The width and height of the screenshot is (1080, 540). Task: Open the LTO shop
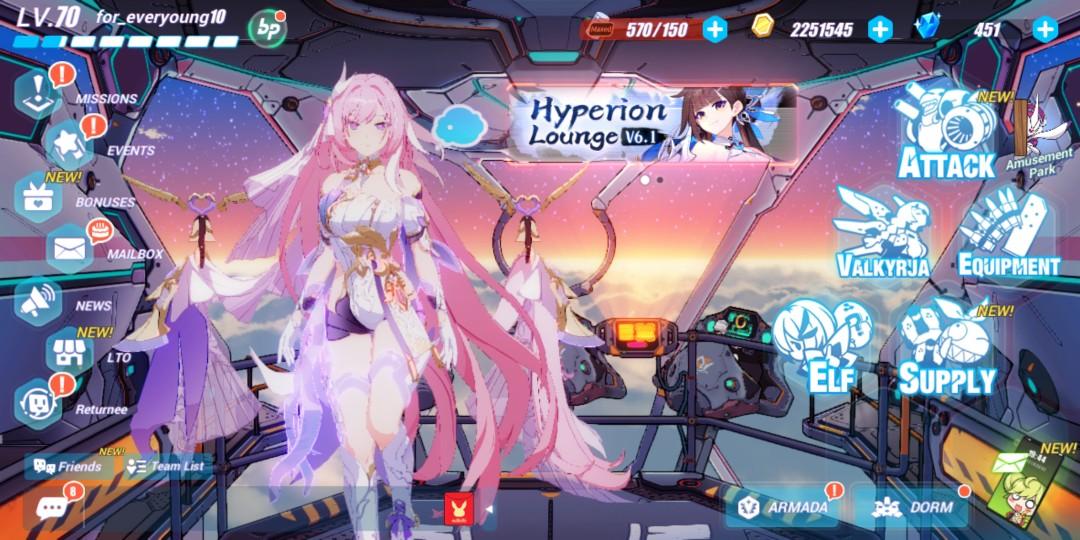[70, 352]
